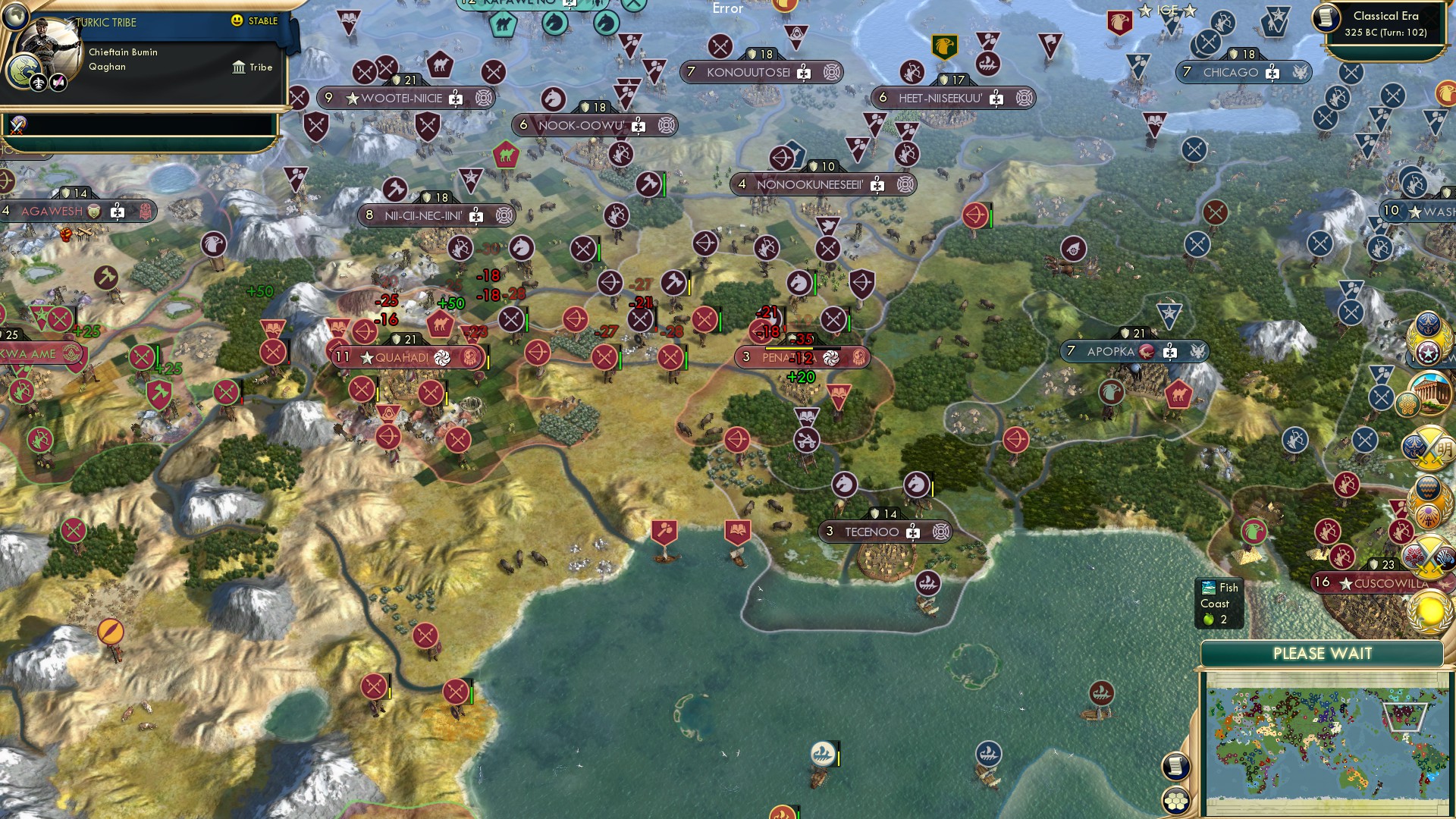The width and height of the screenshot is (1456, 819).
Task: Click the STABLE happiness smiley indicator
Action: point(239,22)
